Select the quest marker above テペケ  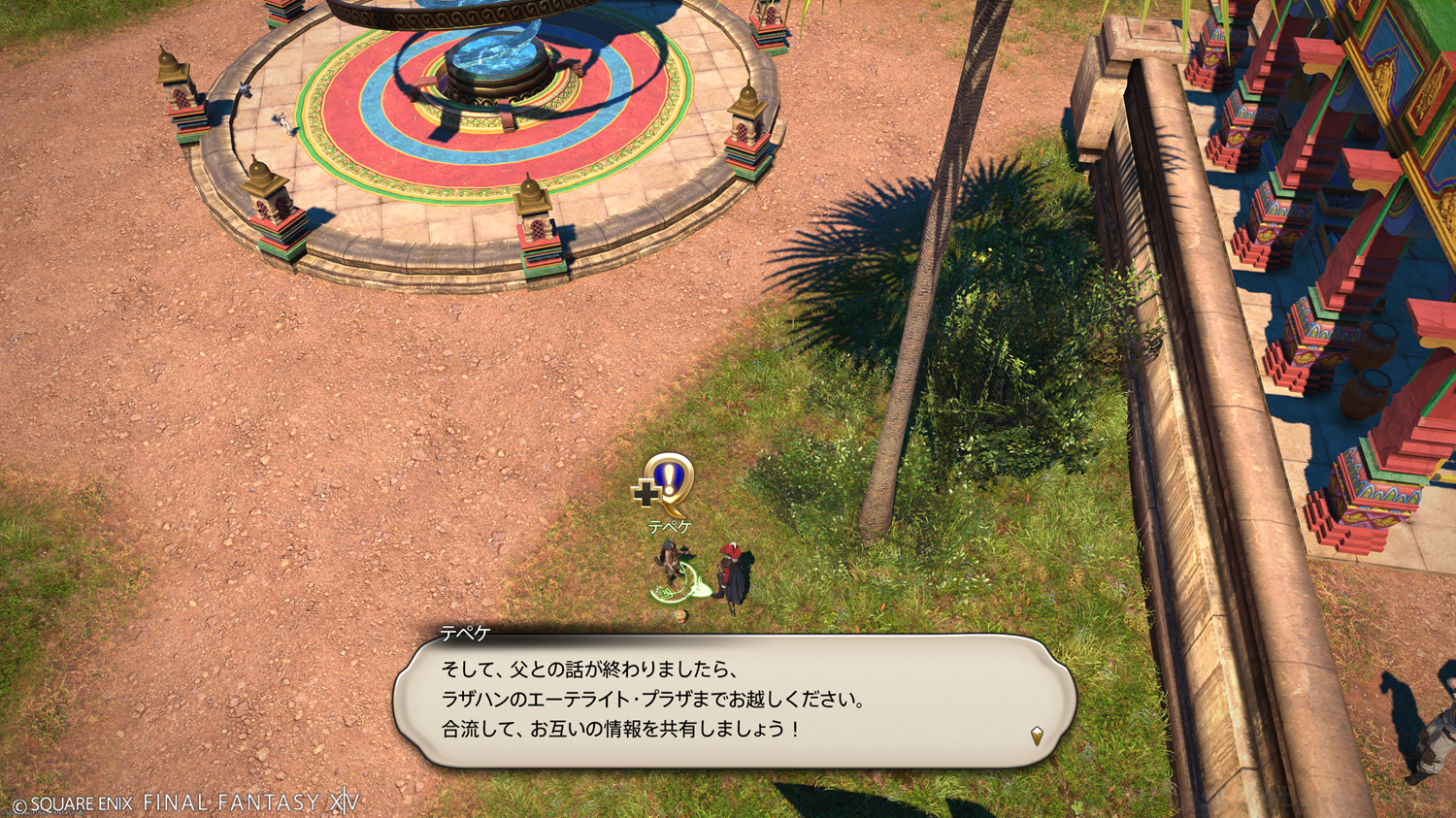click(667, 483)
